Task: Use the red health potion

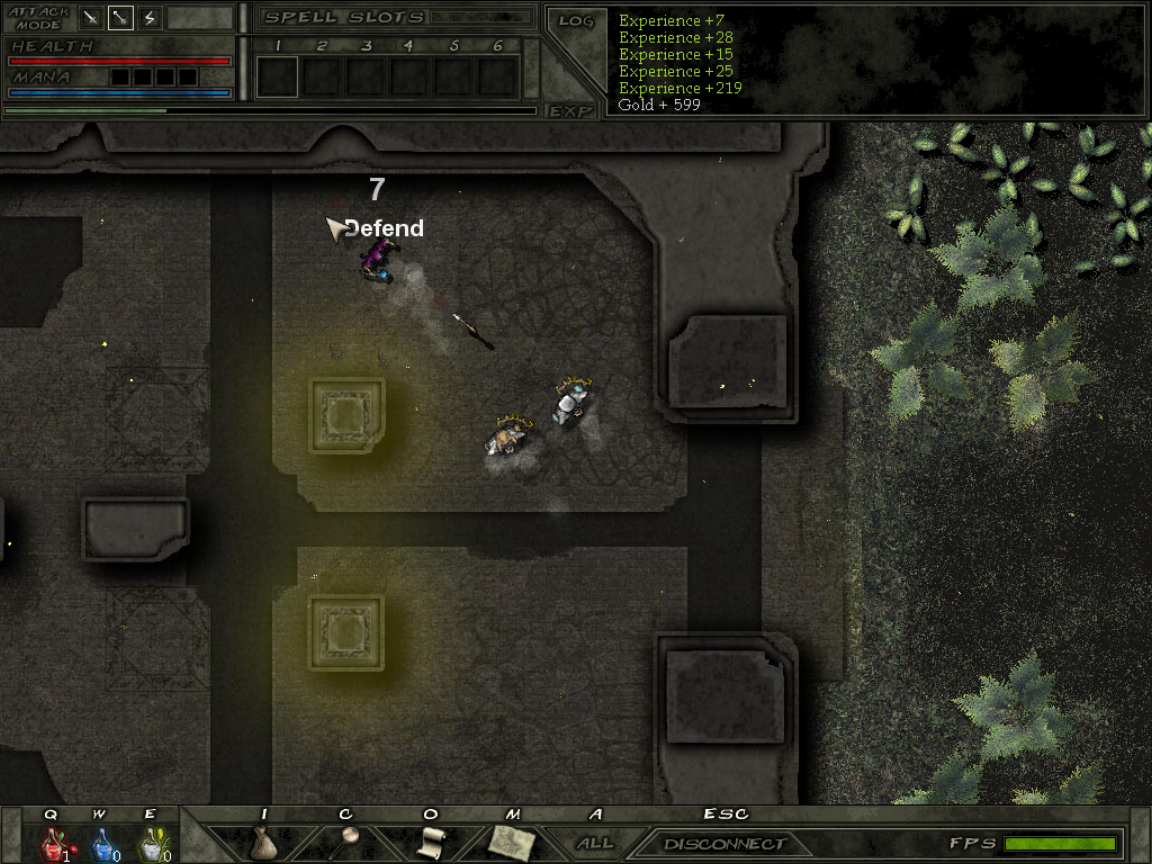Action: pos(52,845)
